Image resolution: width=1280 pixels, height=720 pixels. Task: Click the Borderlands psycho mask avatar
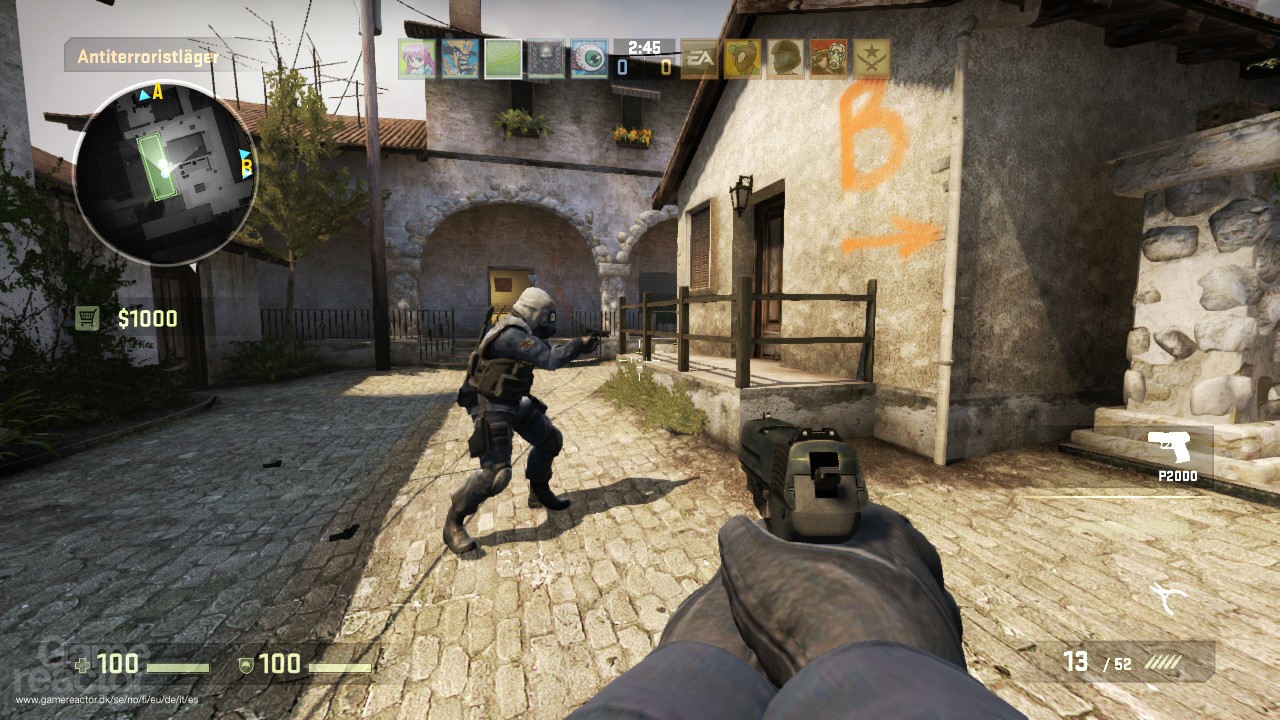click(830, 58)
